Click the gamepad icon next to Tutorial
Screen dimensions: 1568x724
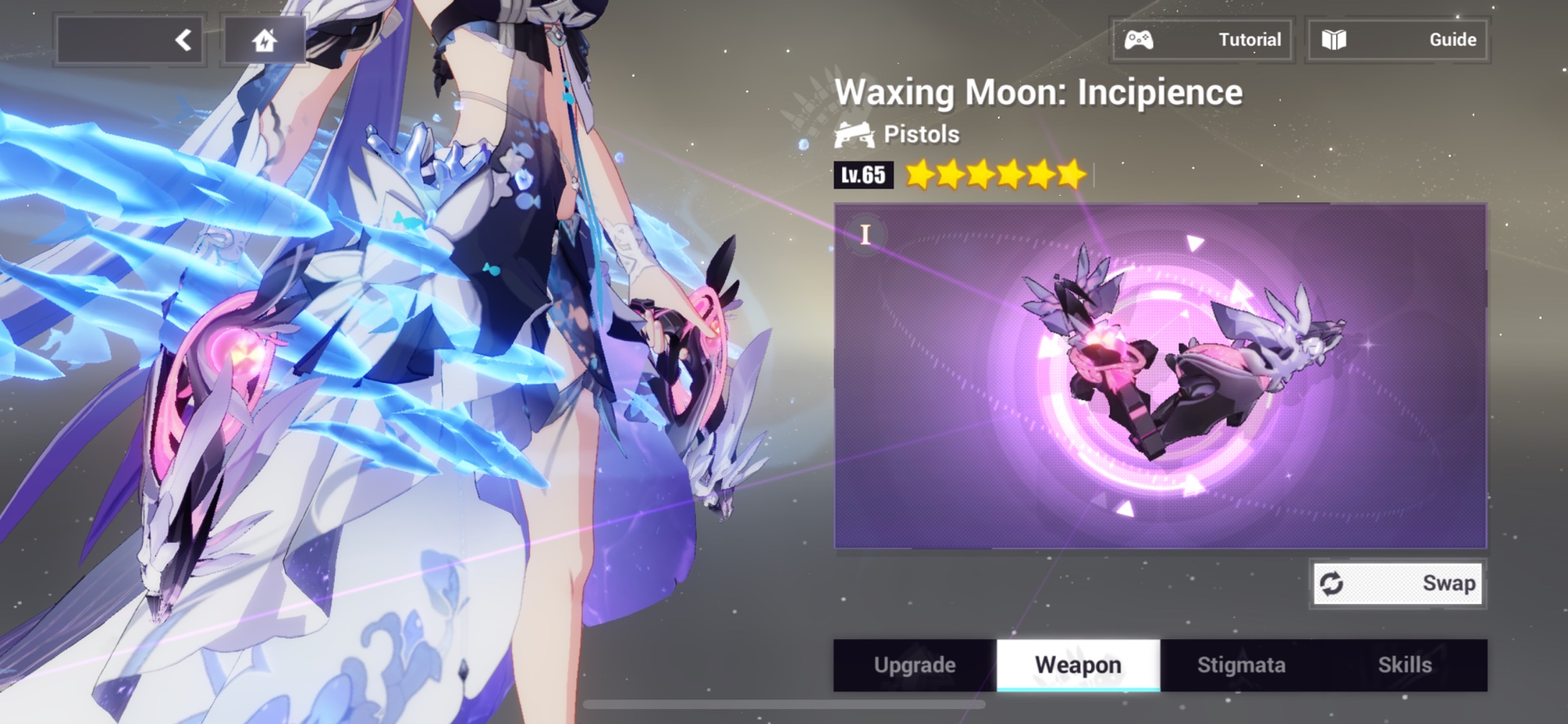point(1138,38)
